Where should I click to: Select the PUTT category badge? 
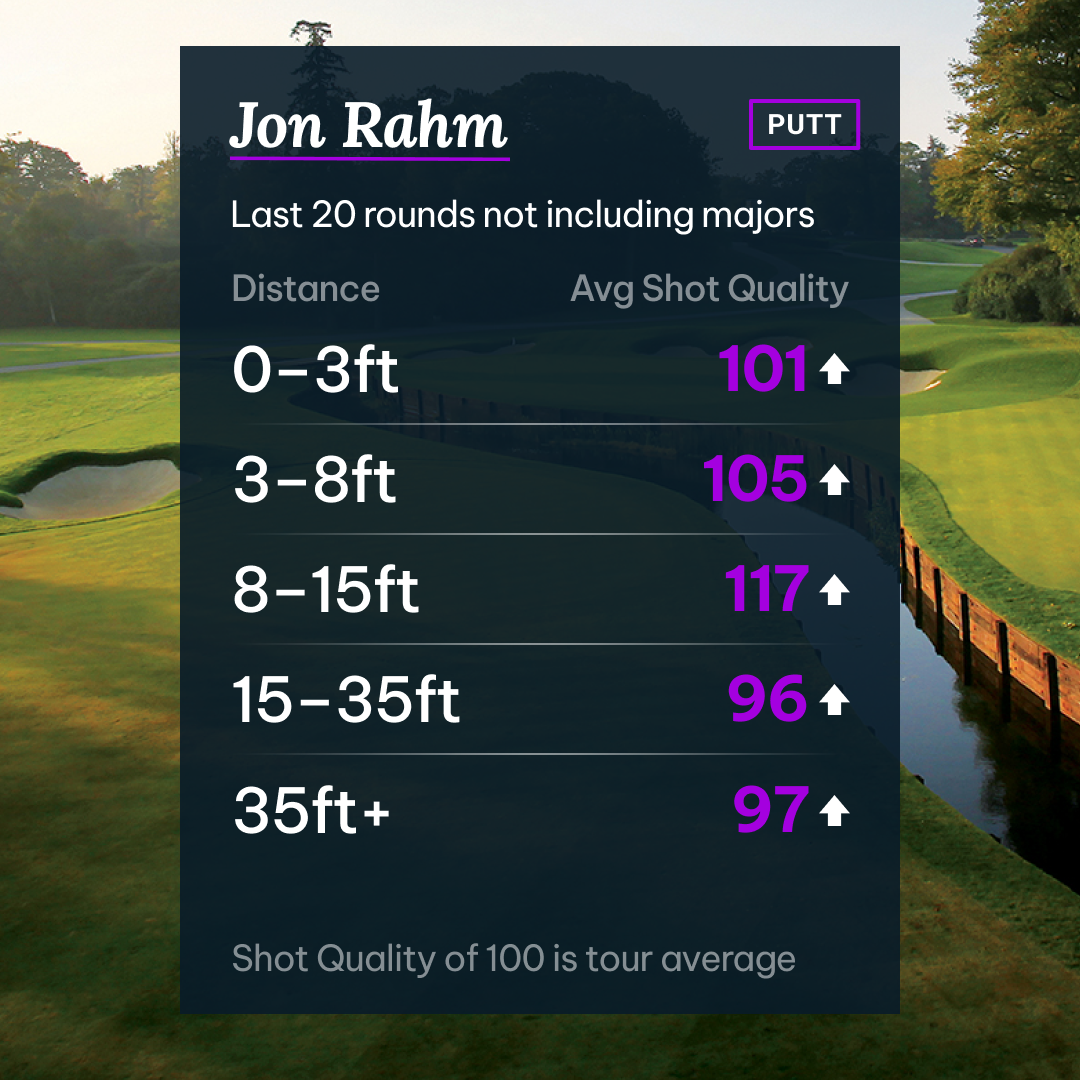pyautogui.click(x=804, y=125)
